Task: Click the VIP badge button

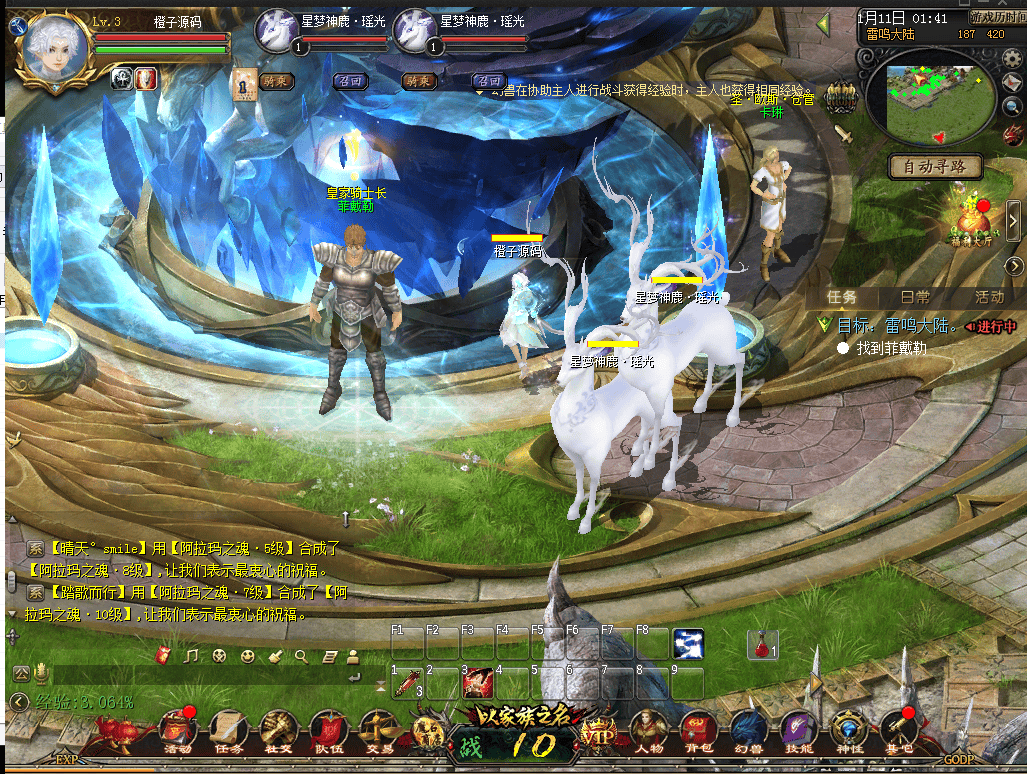Action: coord(599,733)
